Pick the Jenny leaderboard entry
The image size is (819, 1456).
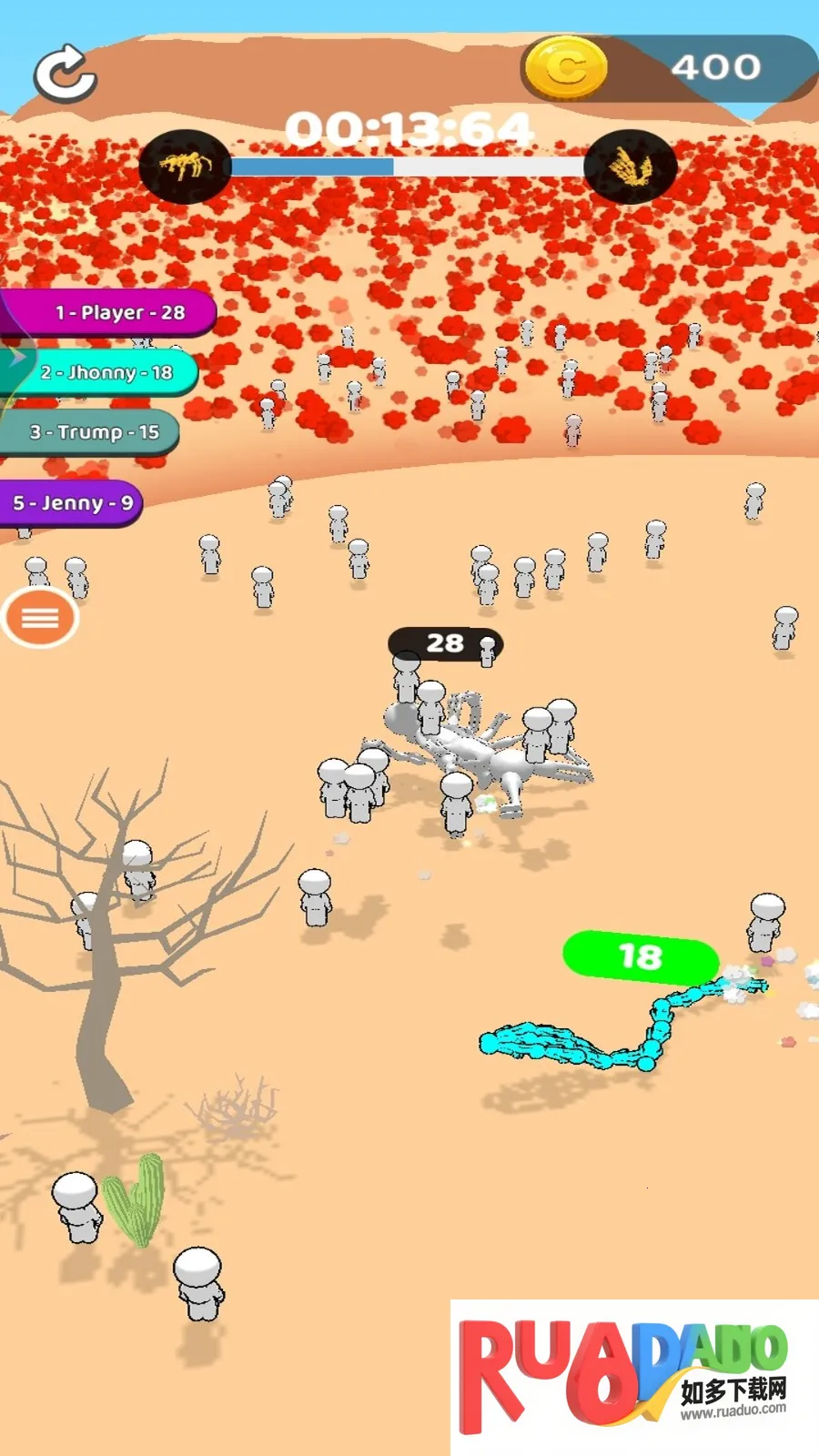(x=71, y=503)
